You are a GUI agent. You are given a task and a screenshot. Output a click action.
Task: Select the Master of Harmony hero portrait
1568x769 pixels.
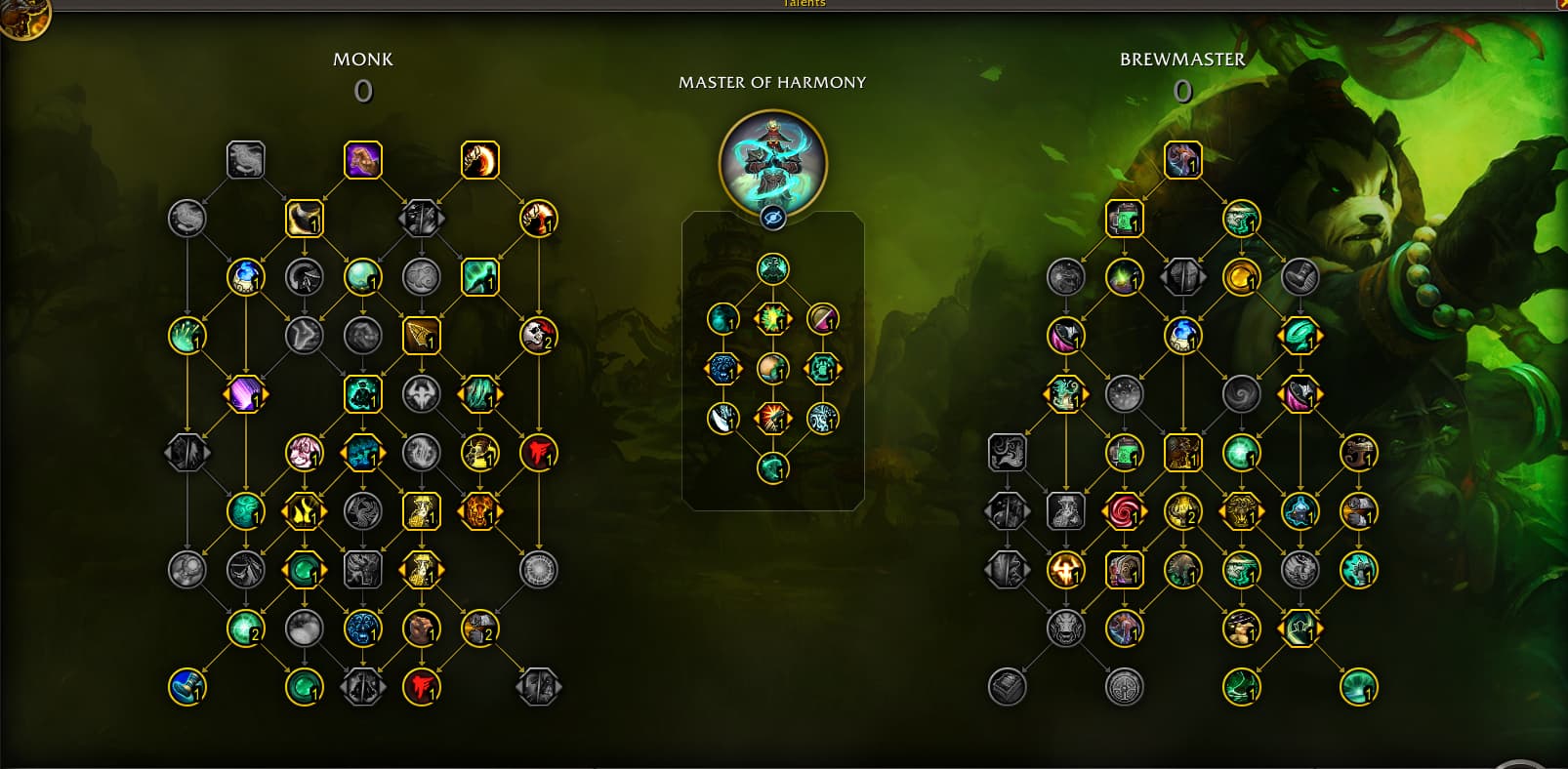coord(772,162)
